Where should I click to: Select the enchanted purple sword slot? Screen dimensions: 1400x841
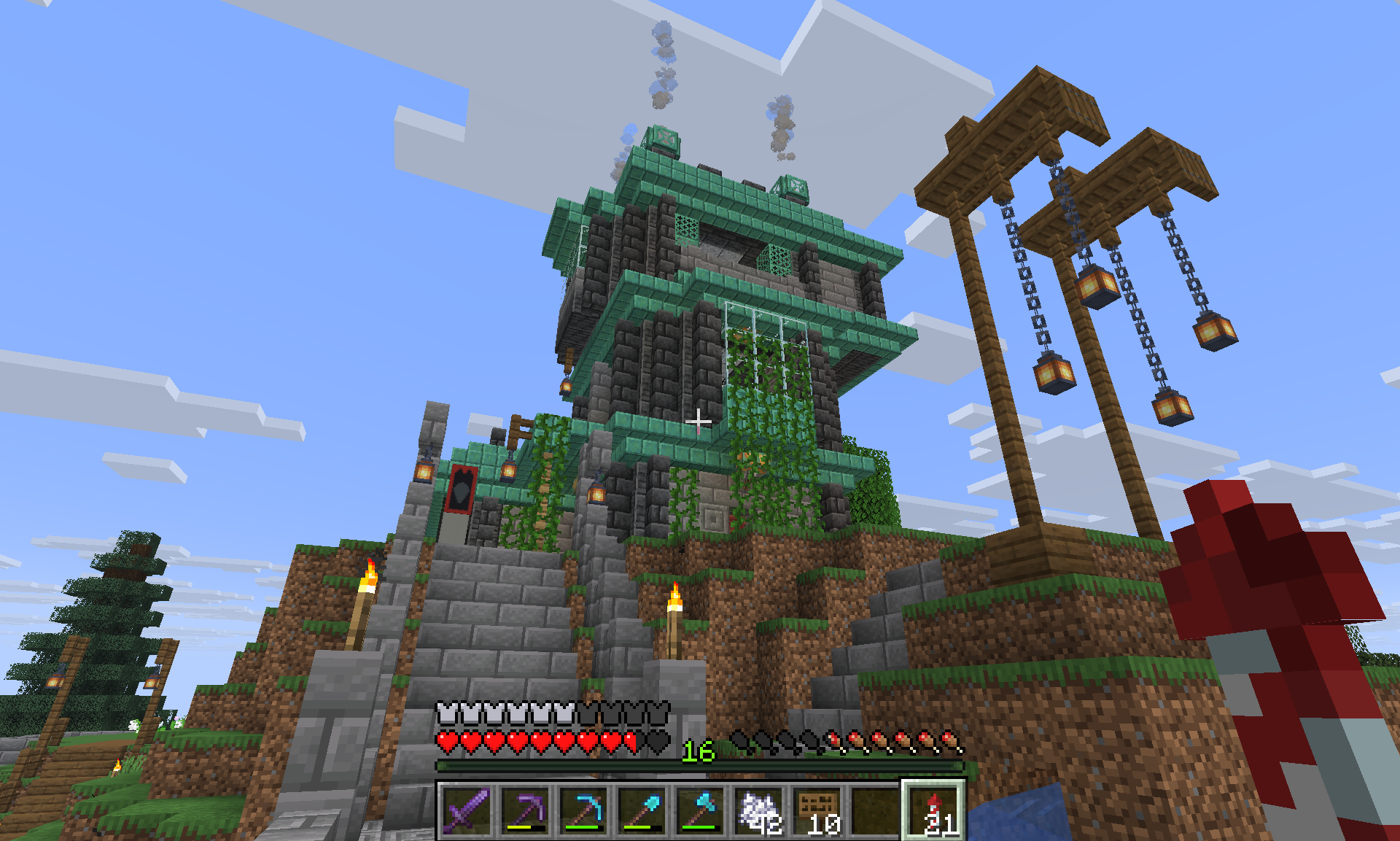pyautogui.click(x=467, y=810)
